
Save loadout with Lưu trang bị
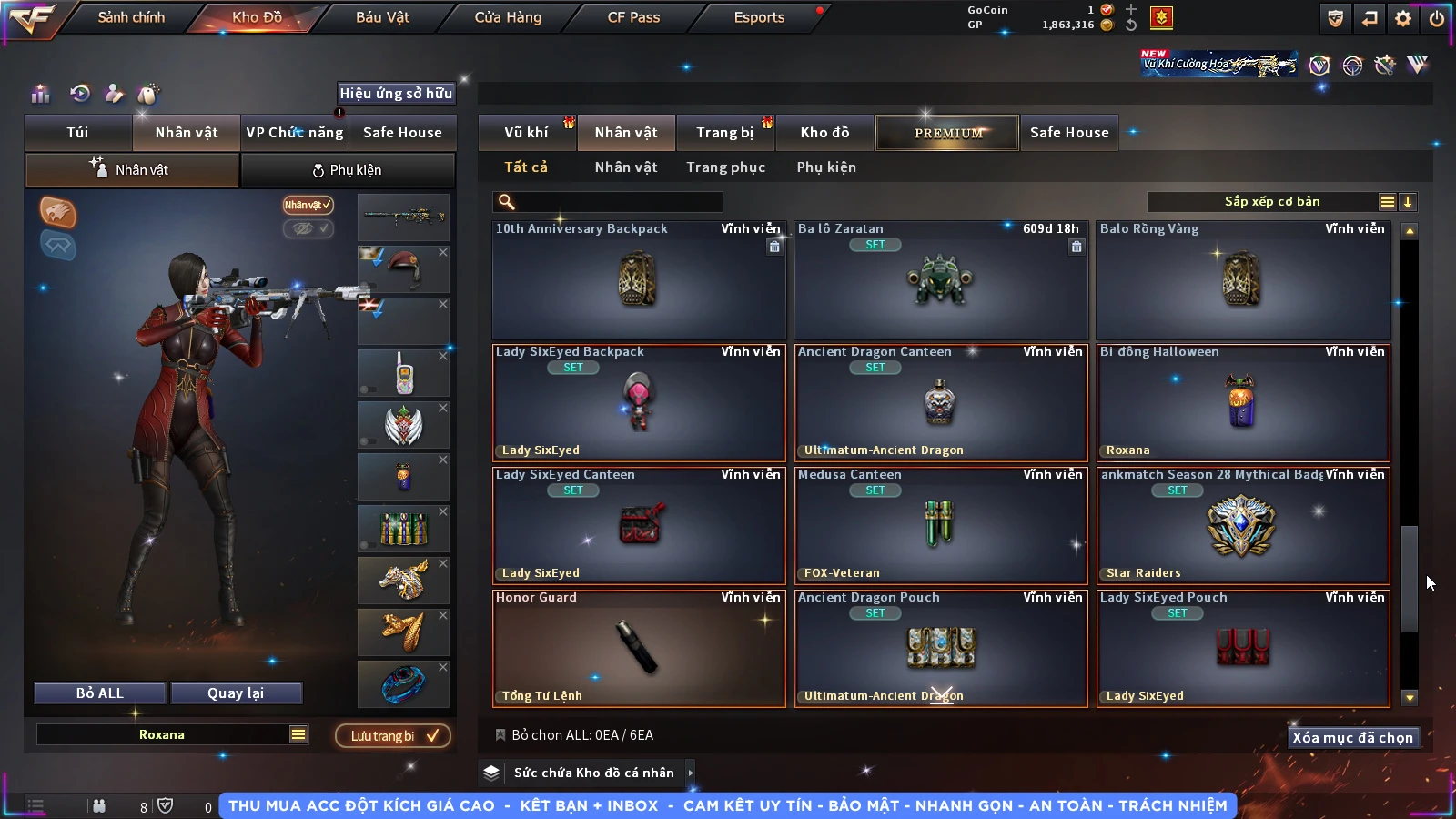[x=393, y=736]
